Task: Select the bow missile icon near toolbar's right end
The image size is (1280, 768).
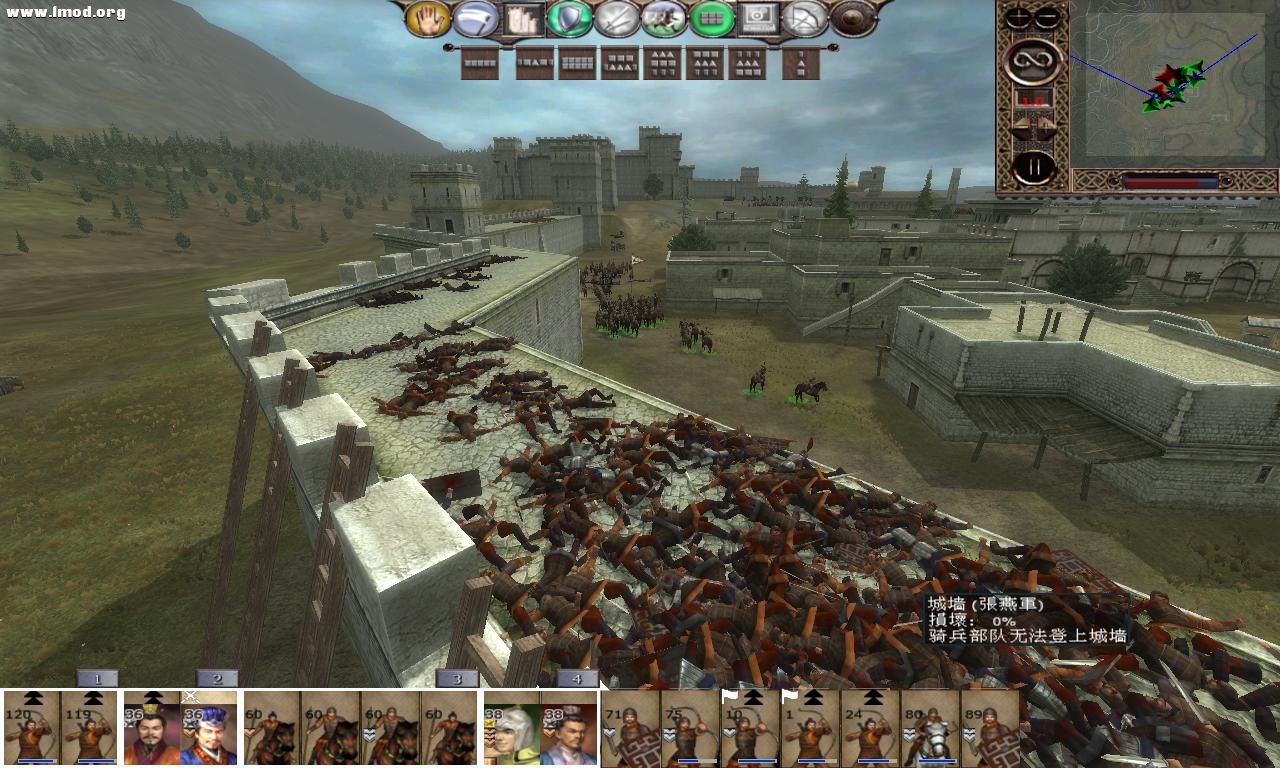Action: click(805, 17)
